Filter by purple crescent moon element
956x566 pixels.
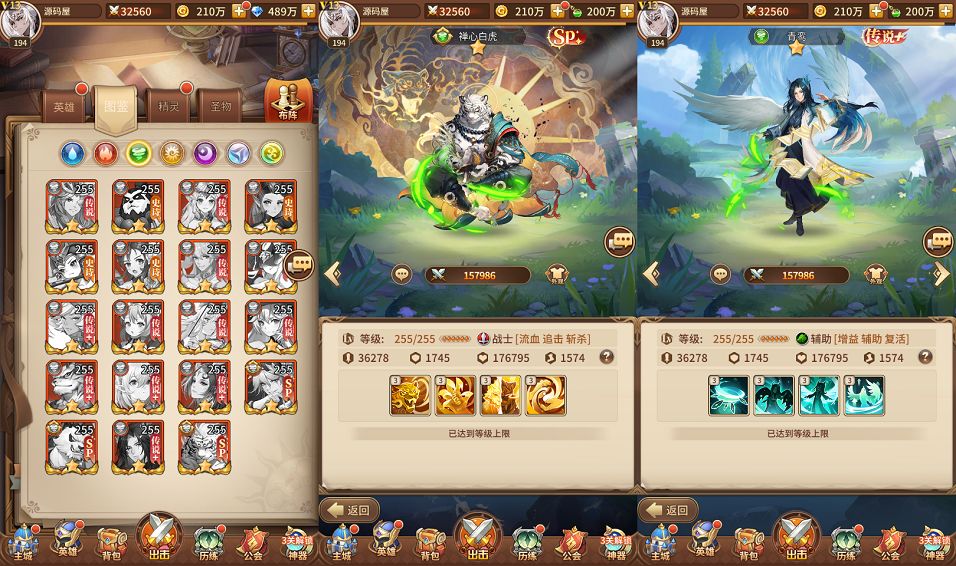205,153
